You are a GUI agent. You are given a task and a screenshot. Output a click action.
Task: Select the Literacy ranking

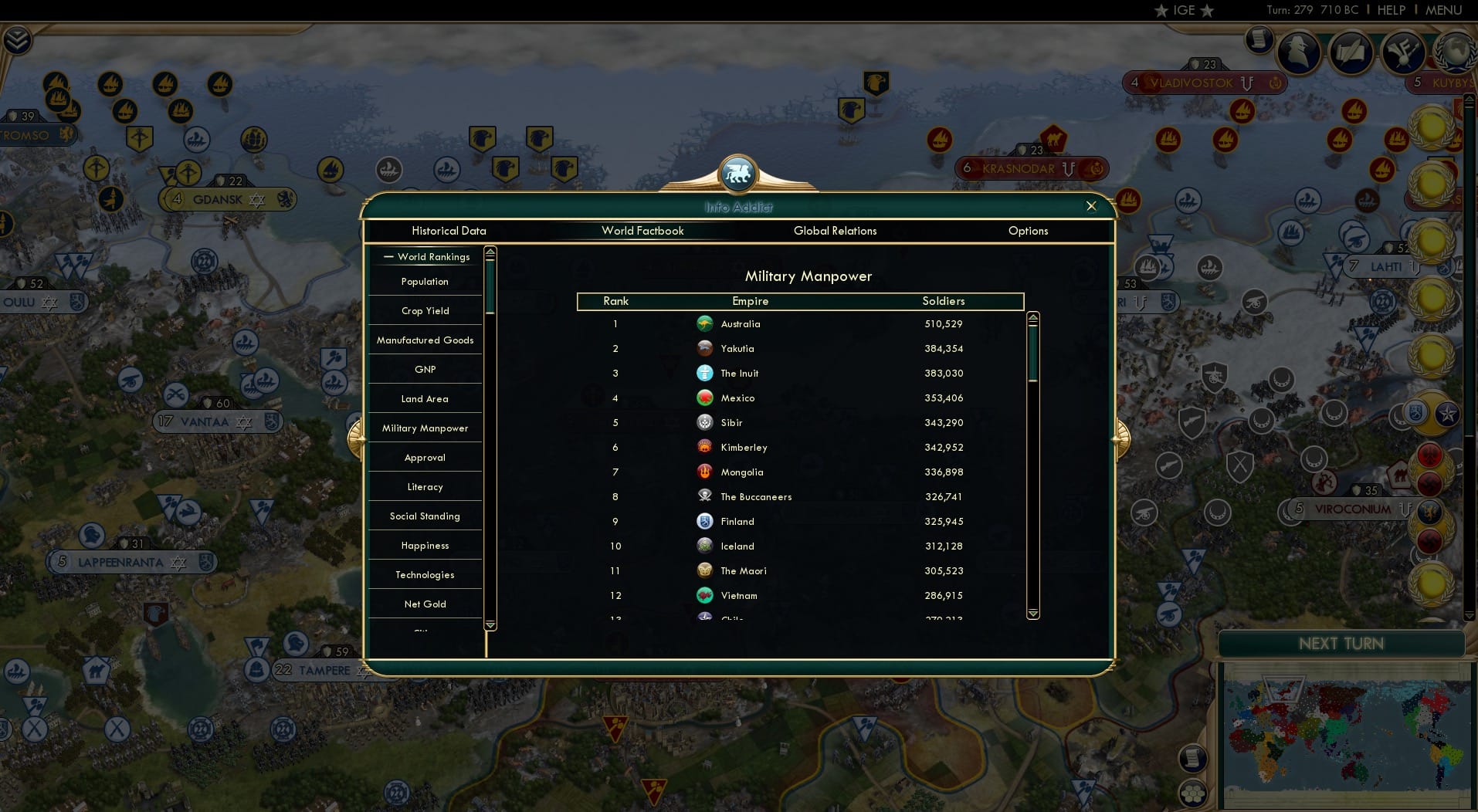pyautogui.click(x=425, y=486)
